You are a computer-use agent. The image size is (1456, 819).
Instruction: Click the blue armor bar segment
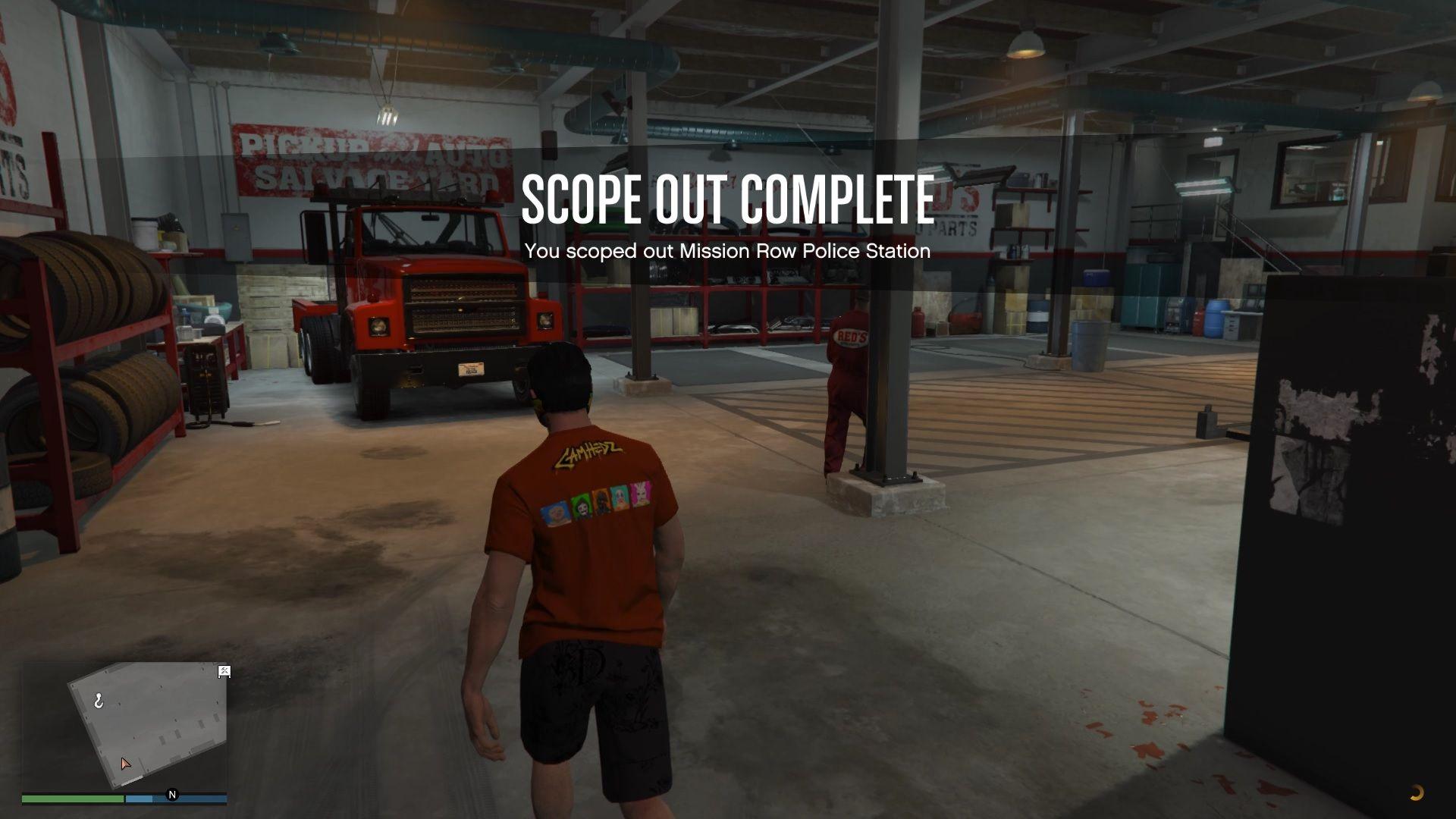[140, 799]
